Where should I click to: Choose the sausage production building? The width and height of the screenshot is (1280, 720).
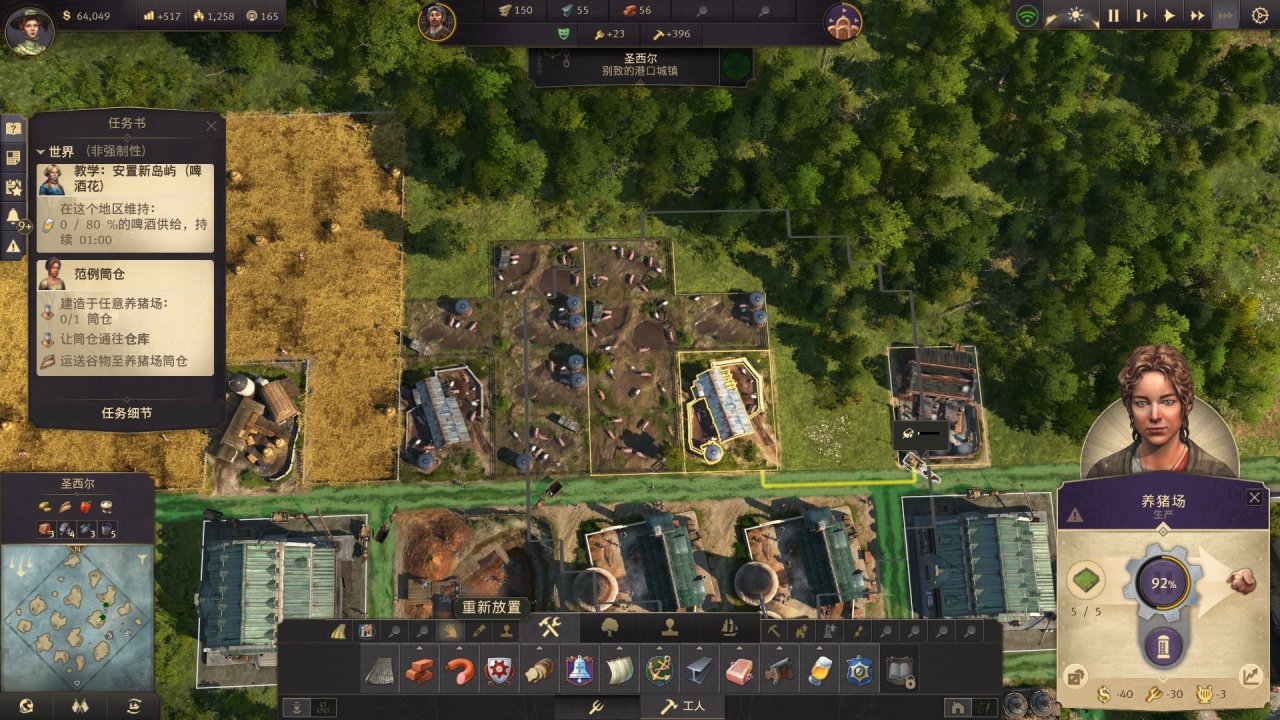[x=460, y=671]
